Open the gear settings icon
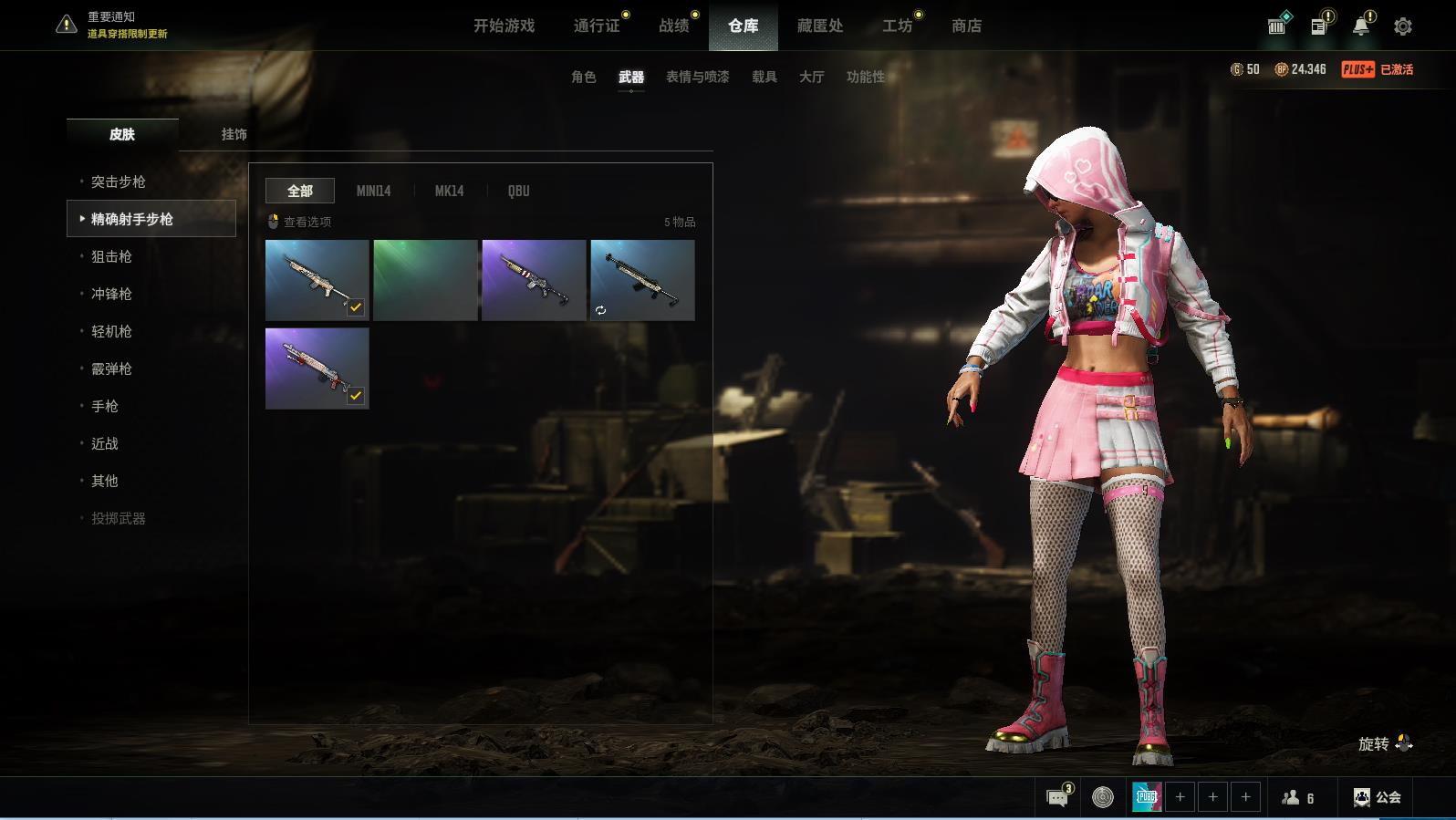 1402,26
